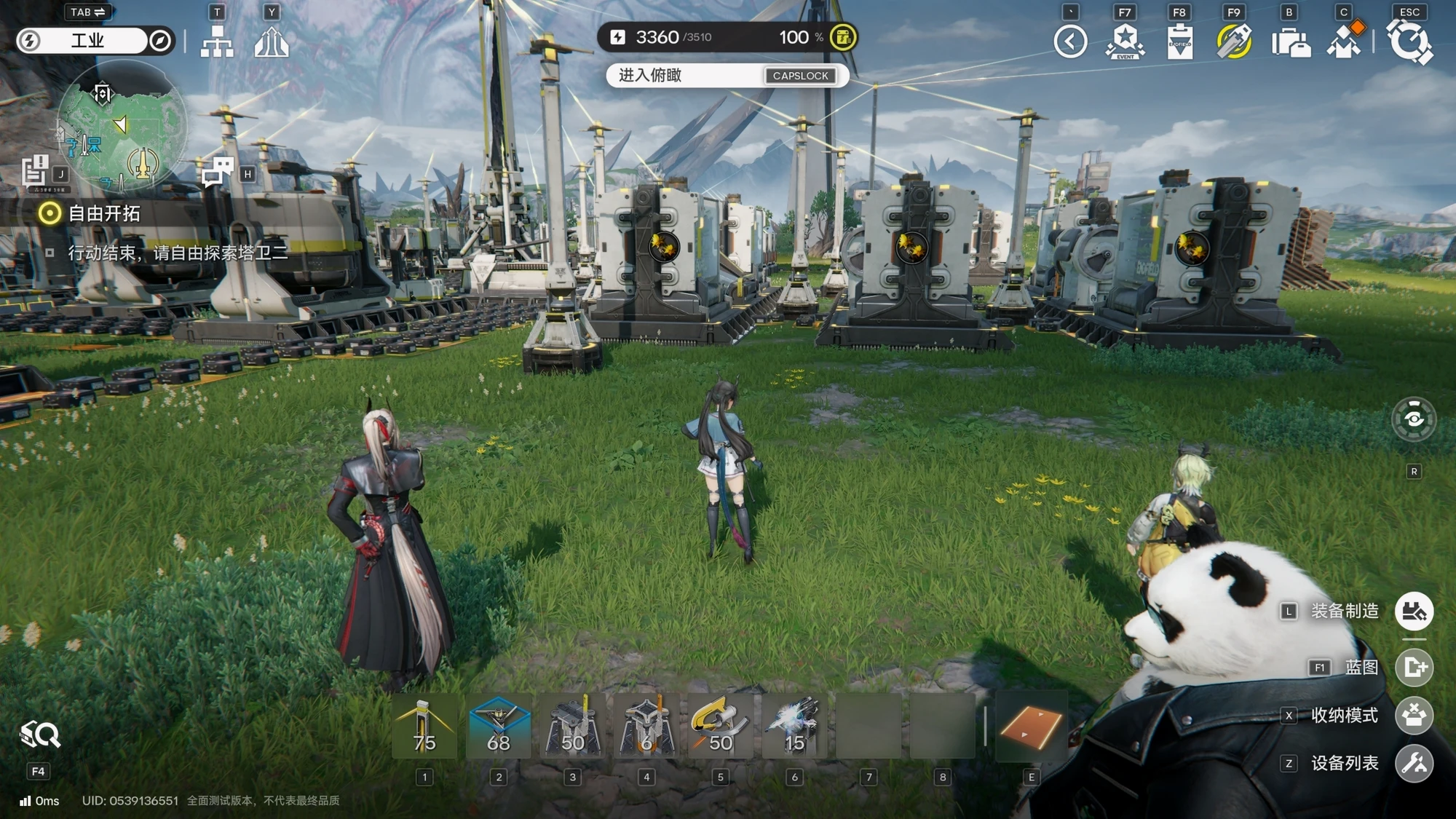Show the 设备列表 equipment list

1414,763
